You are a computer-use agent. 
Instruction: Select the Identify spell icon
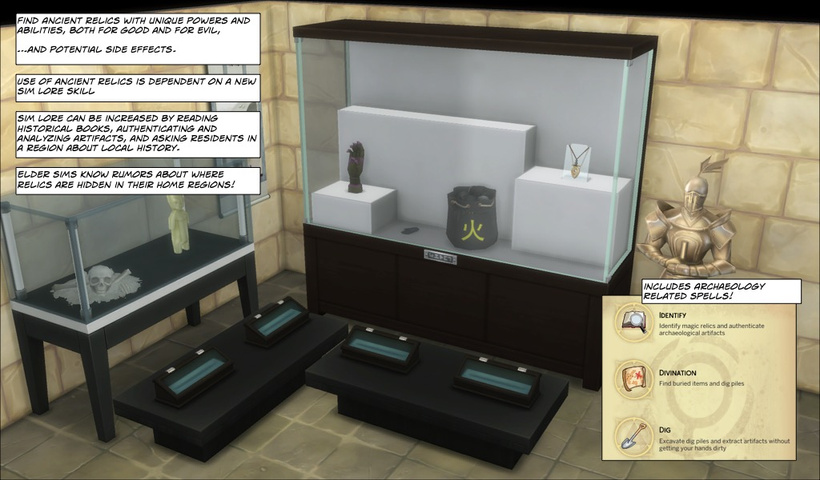pos(635,325)
